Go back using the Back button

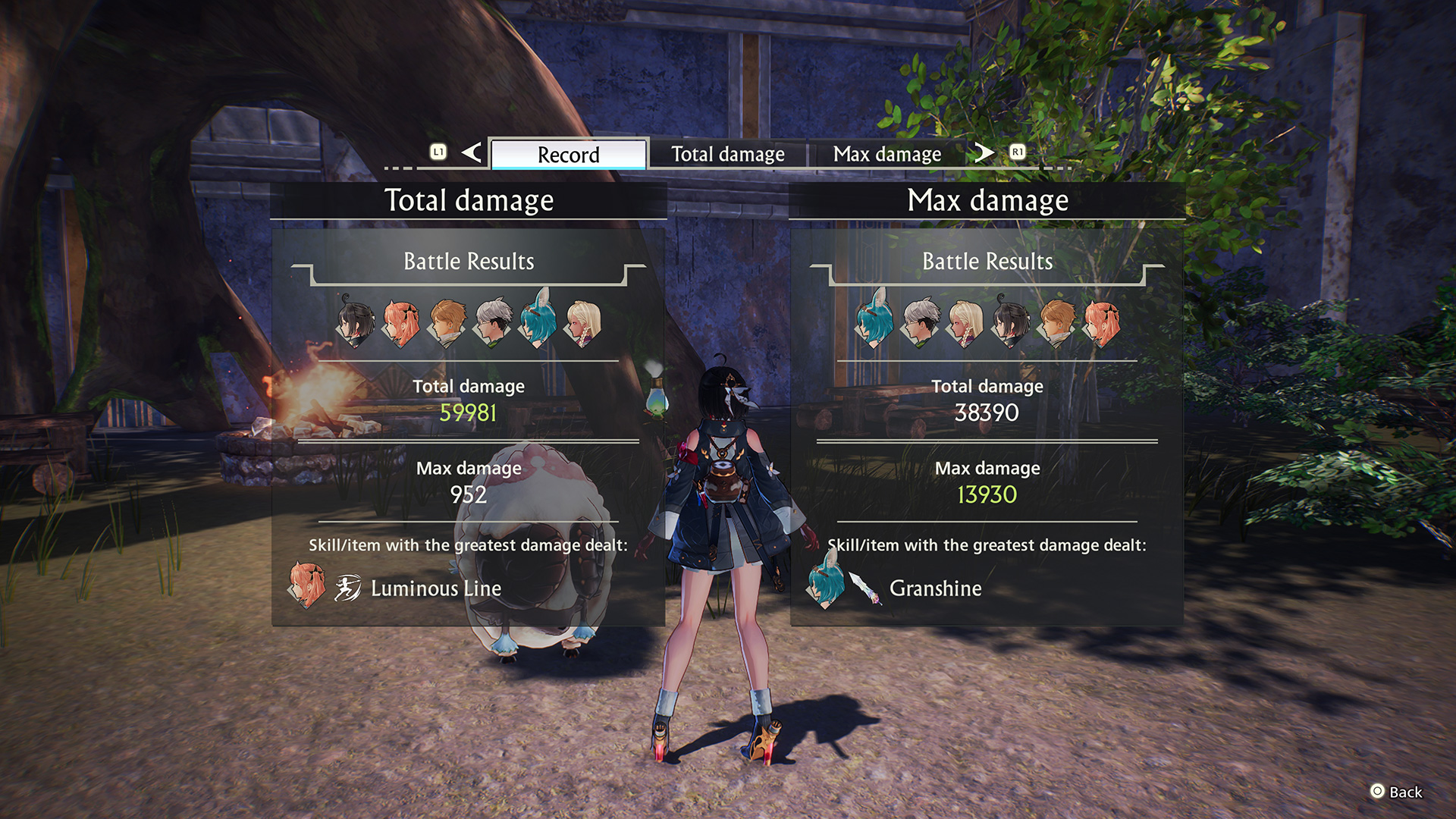click(1396, 792)
